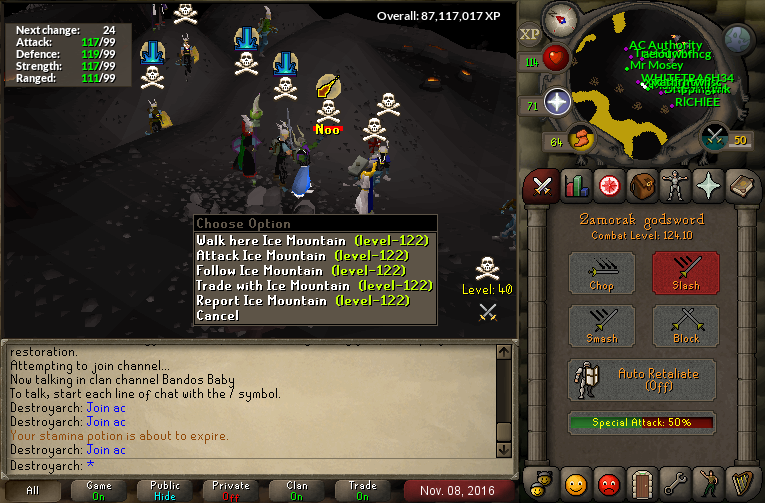
Task: Choose the Block attack style
Action: [x=686, y=325]
